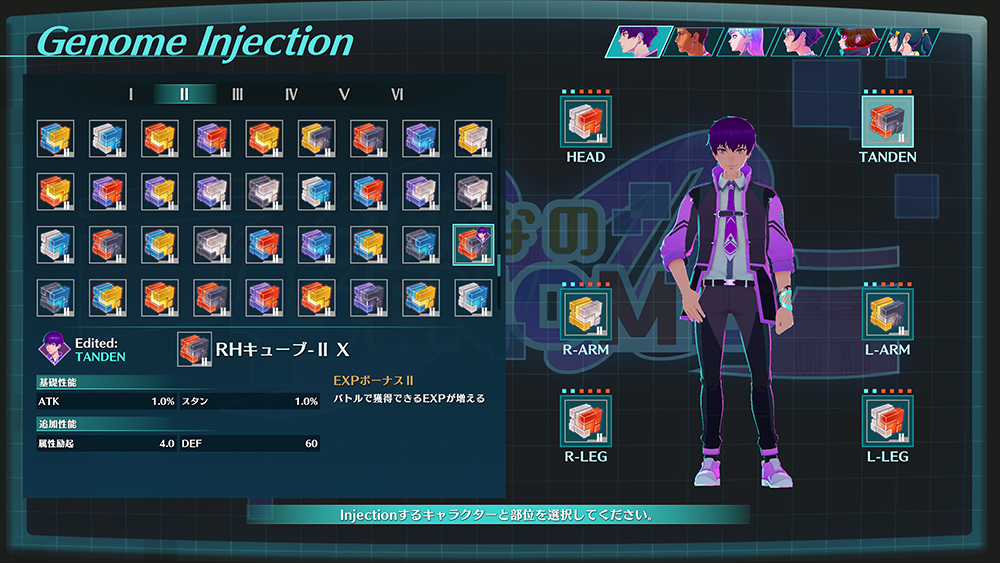Pick the L-ARM cube slot
1000x563 pixels.
(x=887, y=316)
